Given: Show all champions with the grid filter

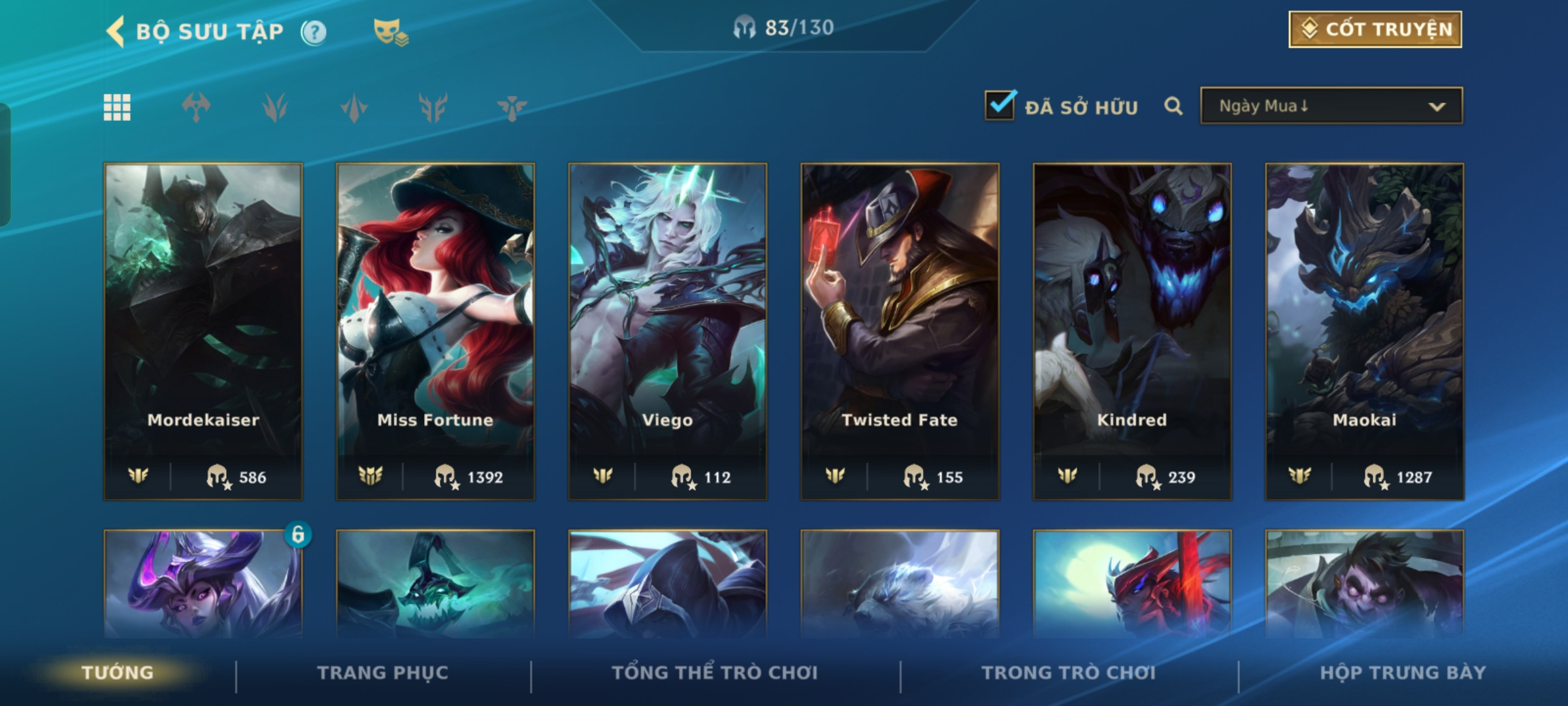Looking at the screenshot, I should pos(117,107).
